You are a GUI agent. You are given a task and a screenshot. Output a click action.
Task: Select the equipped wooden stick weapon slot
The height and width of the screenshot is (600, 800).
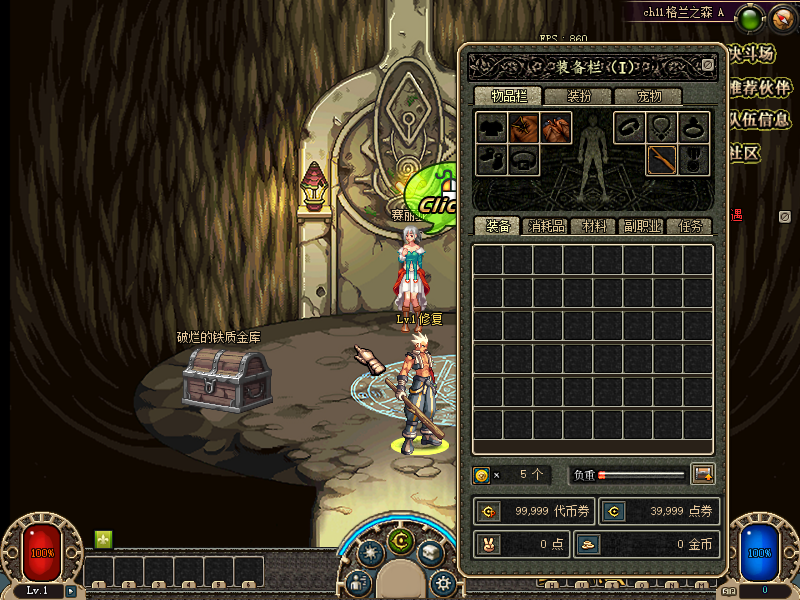point(661,160)
